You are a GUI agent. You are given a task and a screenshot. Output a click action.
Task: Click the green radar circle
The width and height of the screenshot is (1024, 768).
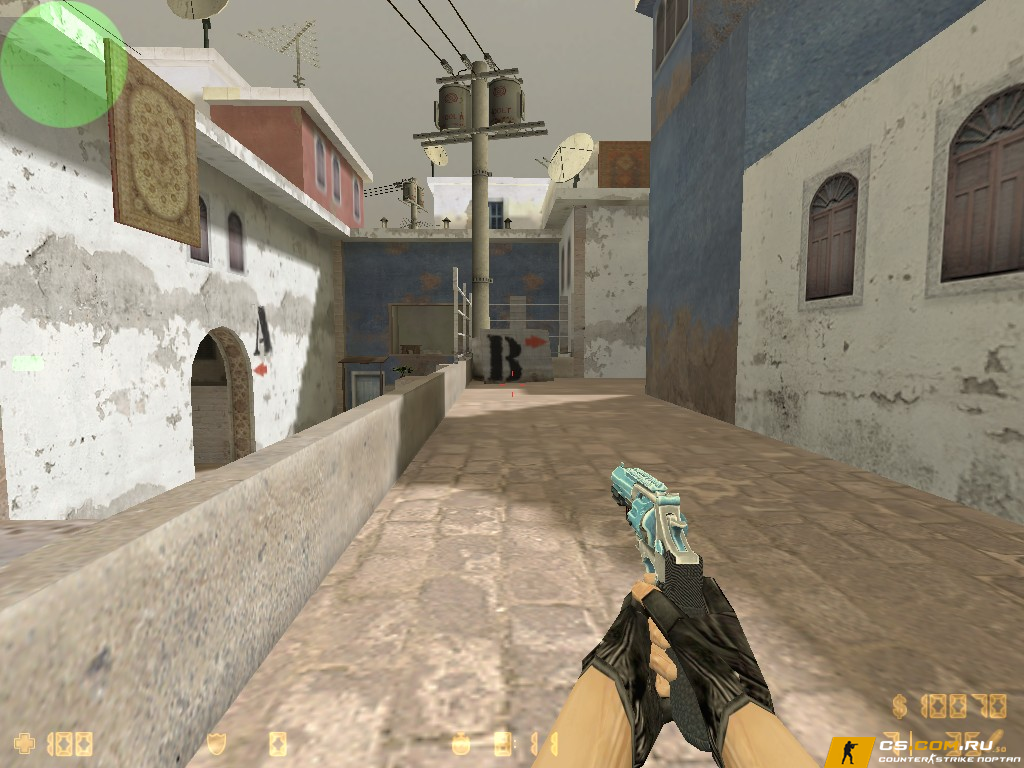point(62,63)
